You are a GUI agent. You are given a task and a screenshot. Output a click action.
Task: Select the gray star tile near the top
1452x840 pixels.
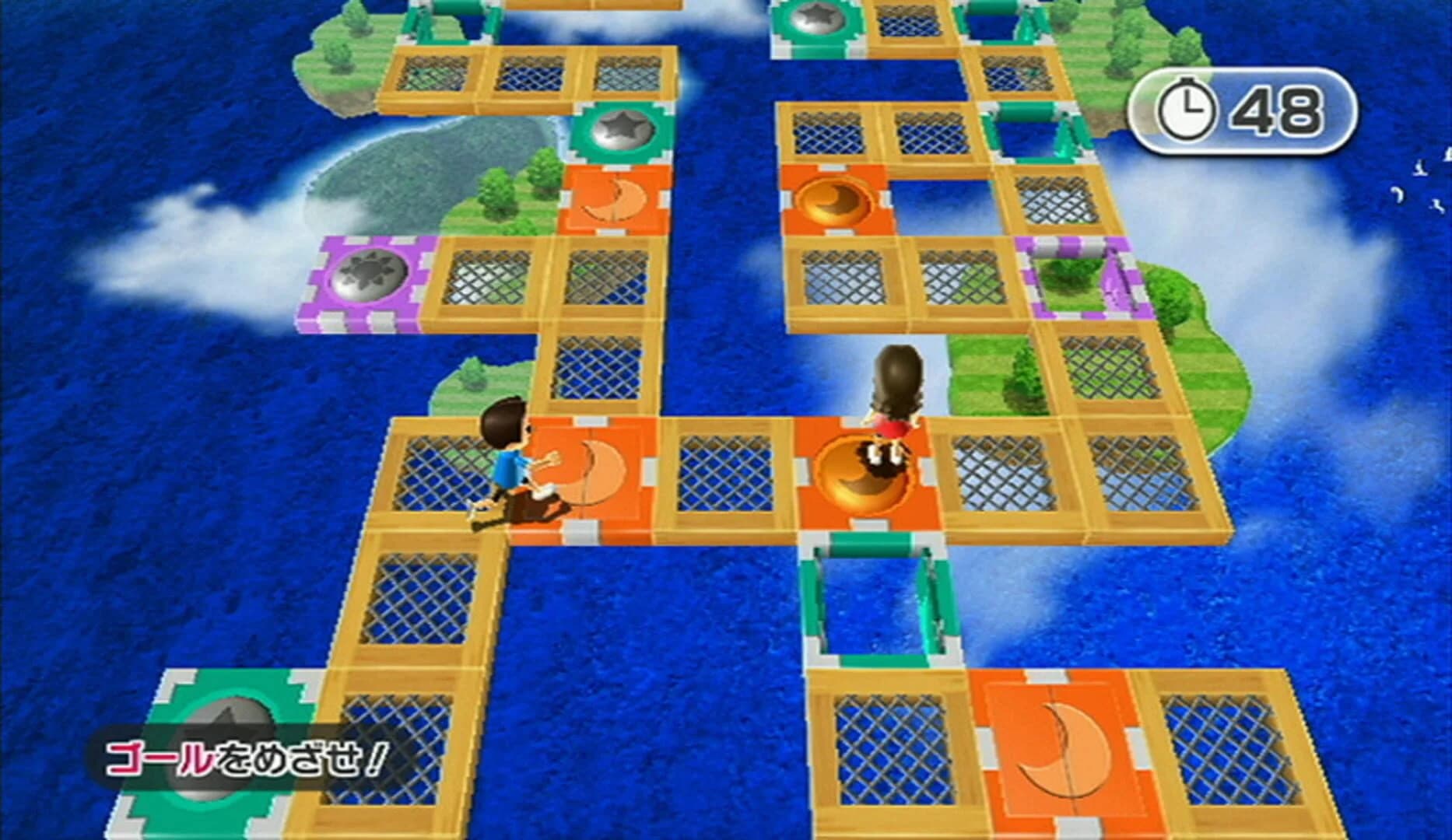pyautogui.click(x=620, y=128)
